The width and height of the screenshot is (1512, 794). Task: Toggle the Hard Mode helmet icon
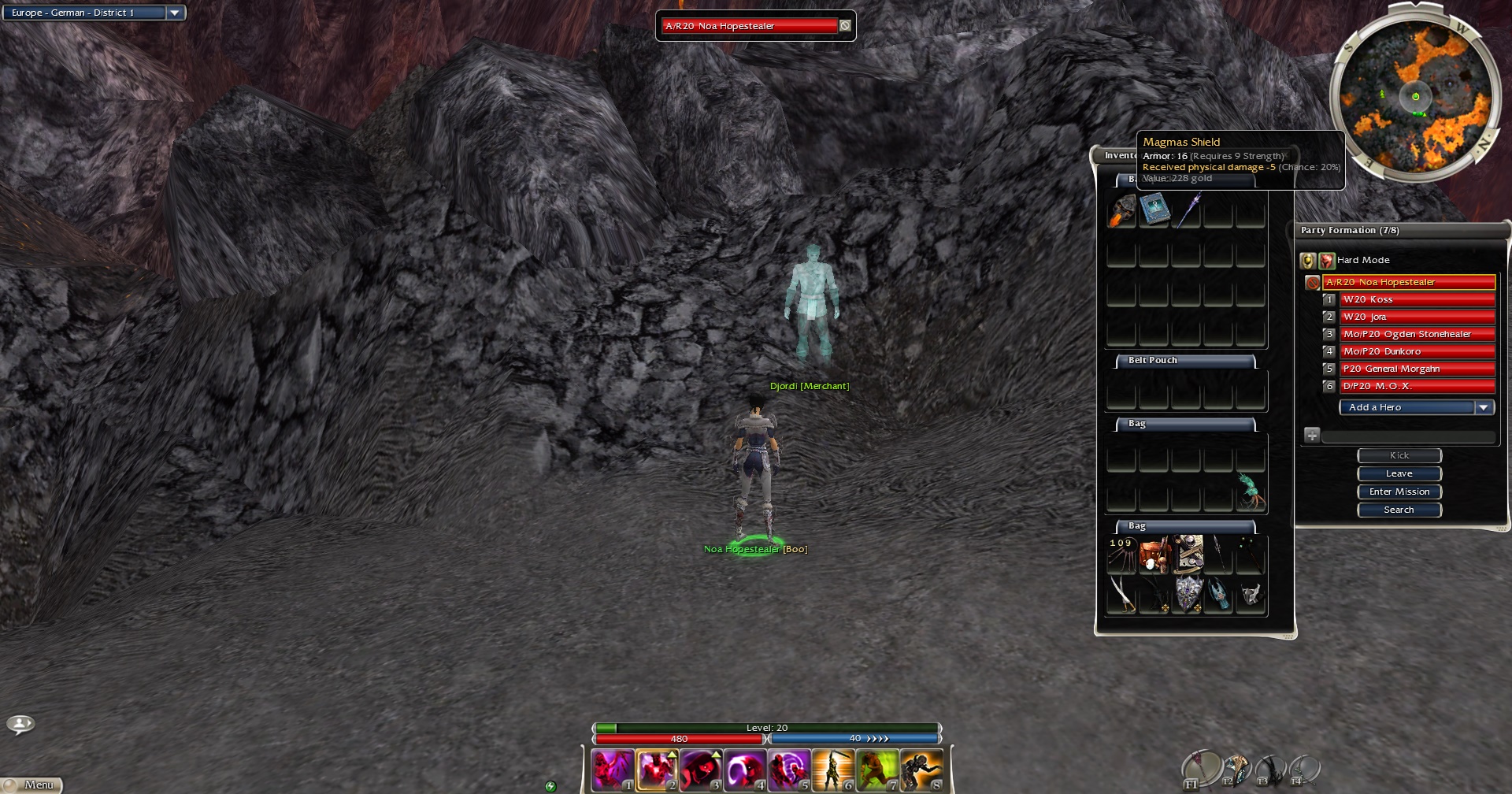click(1307, 261)
